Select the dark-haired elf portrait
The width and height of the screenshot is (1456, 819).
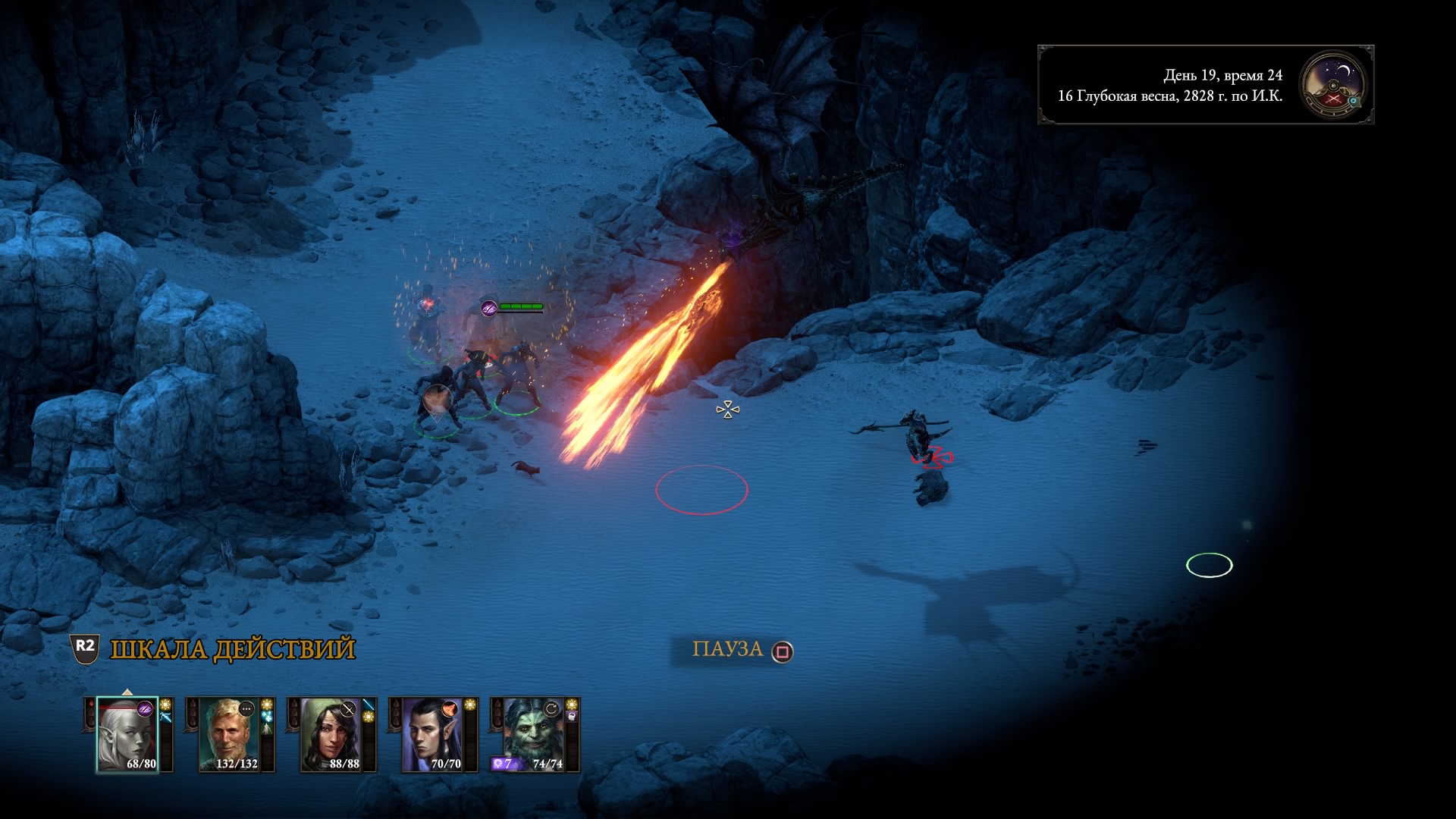point(432,734)
